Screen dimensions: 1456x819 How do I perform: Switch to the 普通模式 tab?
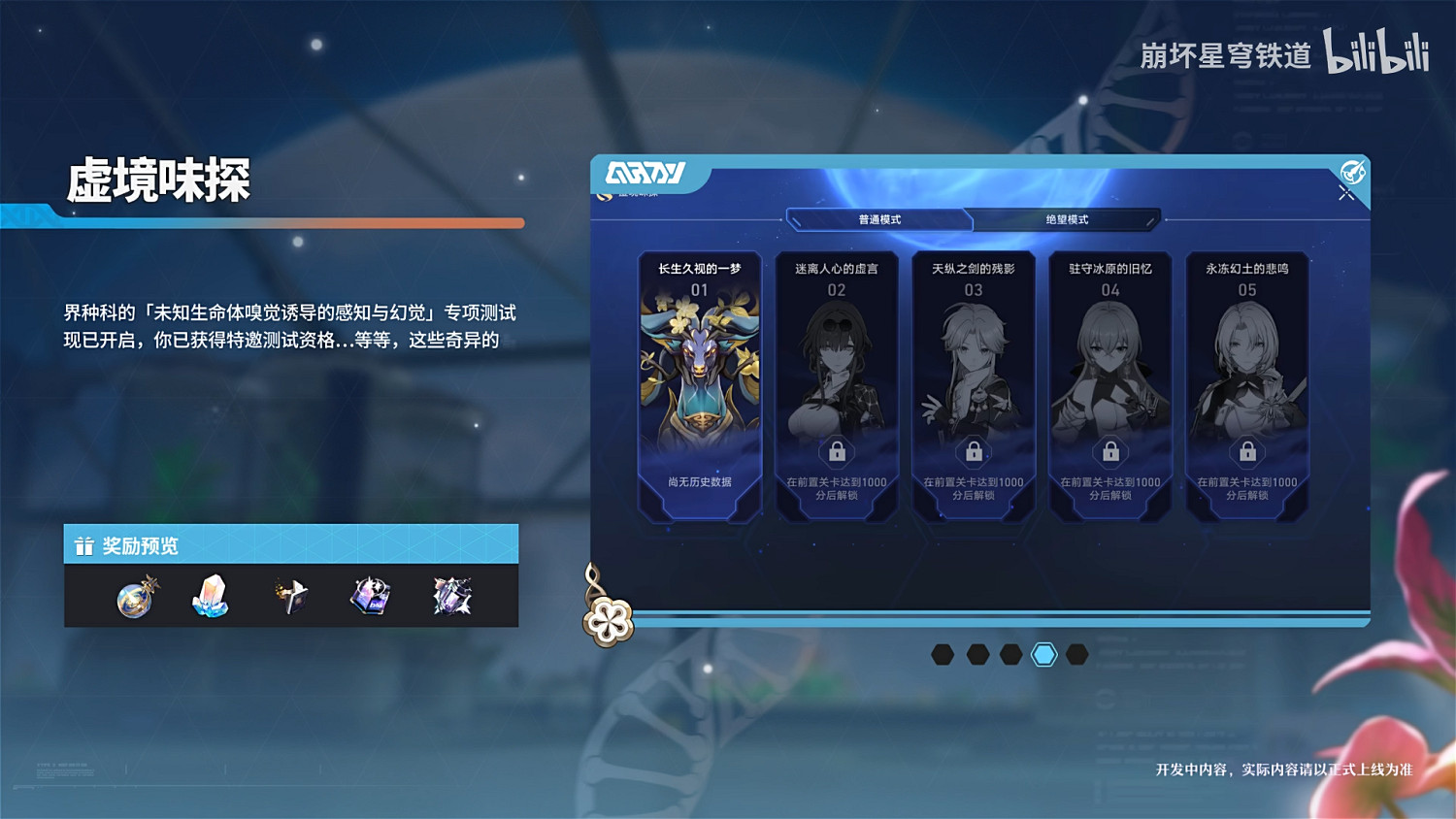[880, 220]
